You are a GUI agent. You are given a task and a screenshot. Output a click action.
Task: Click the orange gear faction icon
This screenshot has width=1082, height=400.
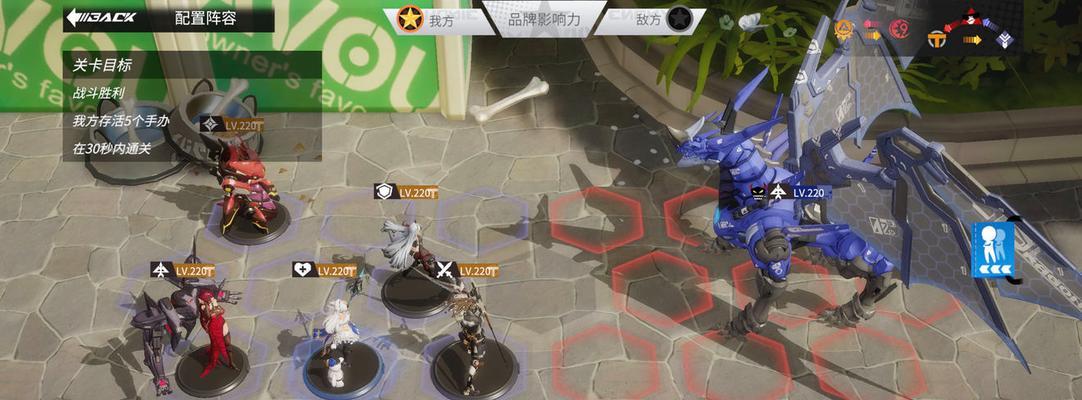point(845,29)
